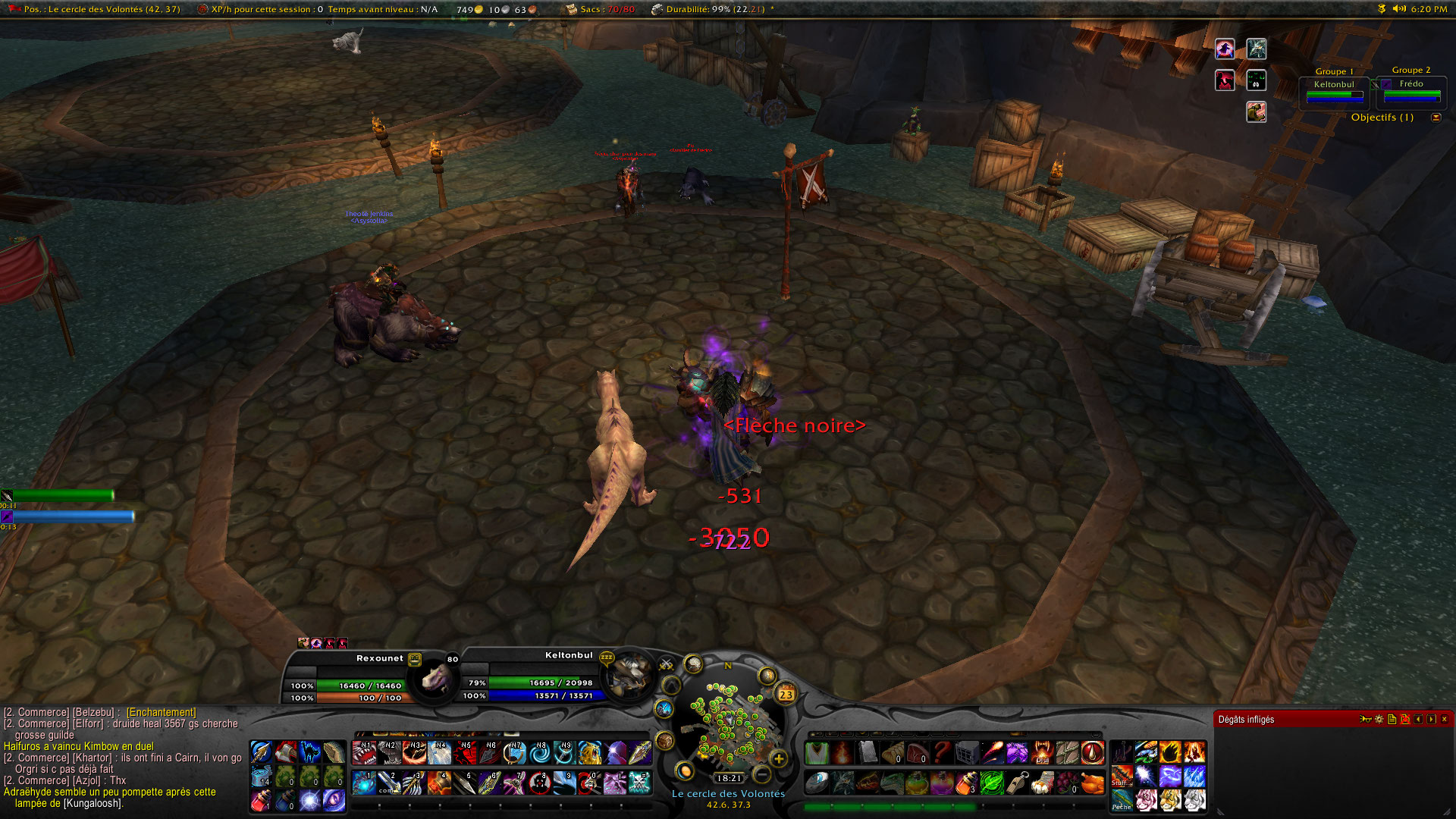The height and width of the screenshot is (819, 1456).
Task: Click the Stuff equipment macro icon
Action: [x=1121, y=778]
